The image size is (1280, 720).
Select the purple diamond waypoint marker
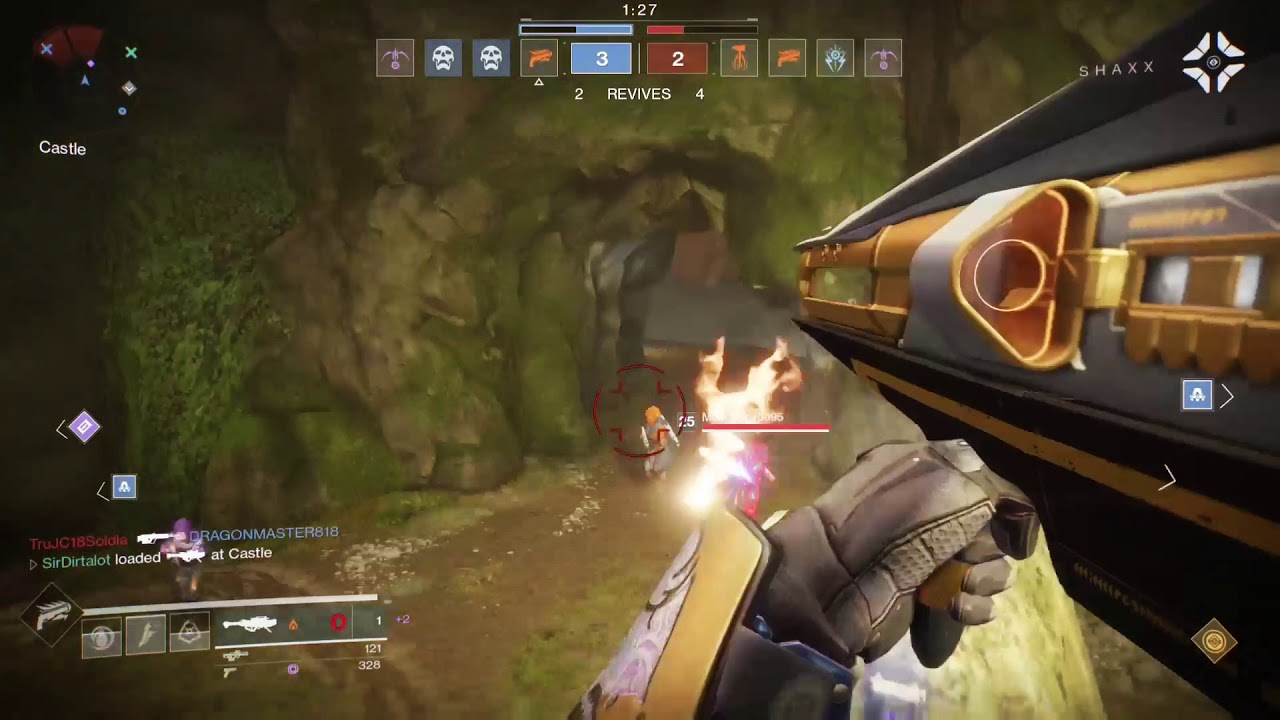85,428
